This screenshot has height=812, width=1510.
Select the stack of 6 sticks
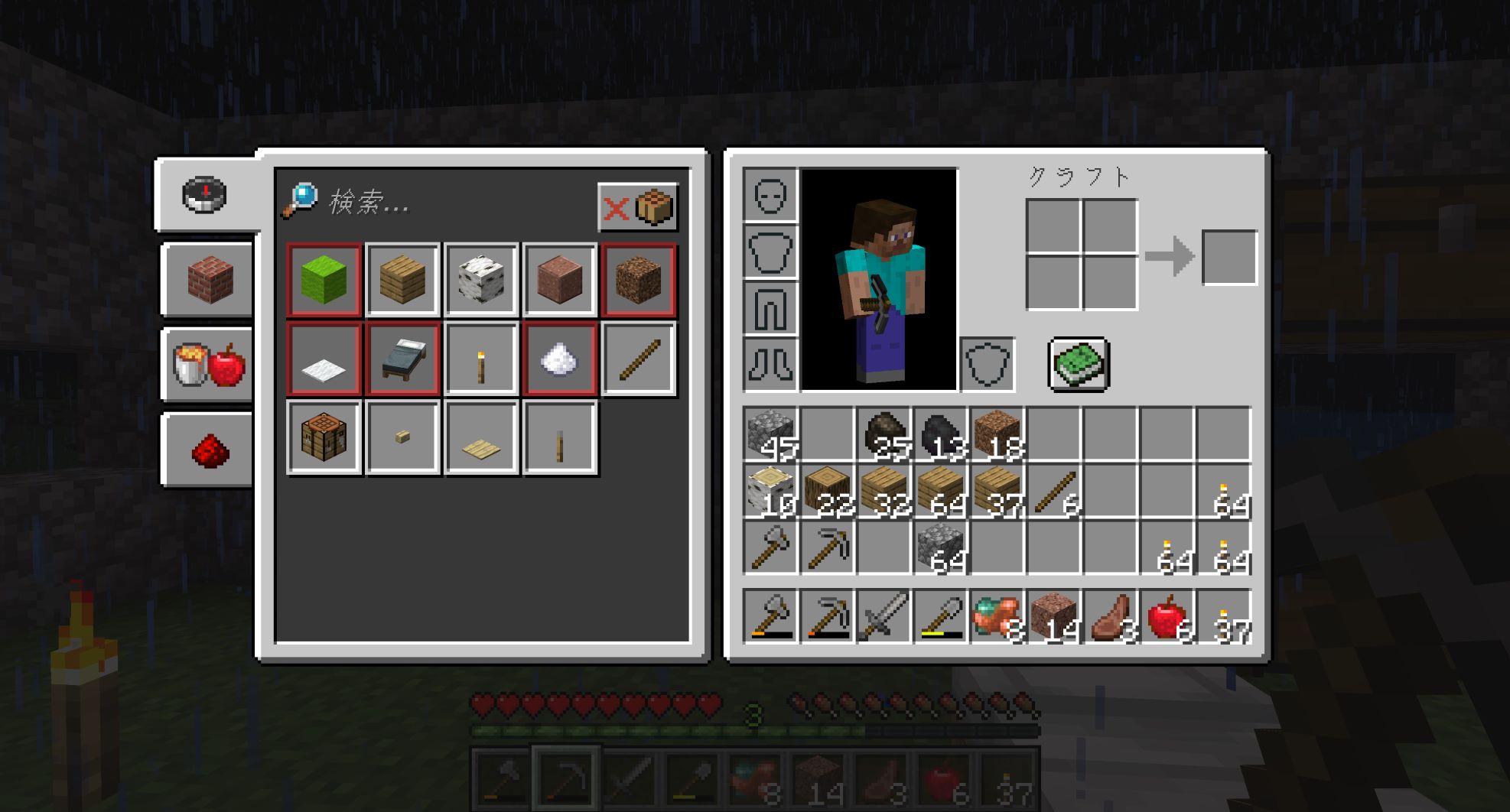point(1054,492)
